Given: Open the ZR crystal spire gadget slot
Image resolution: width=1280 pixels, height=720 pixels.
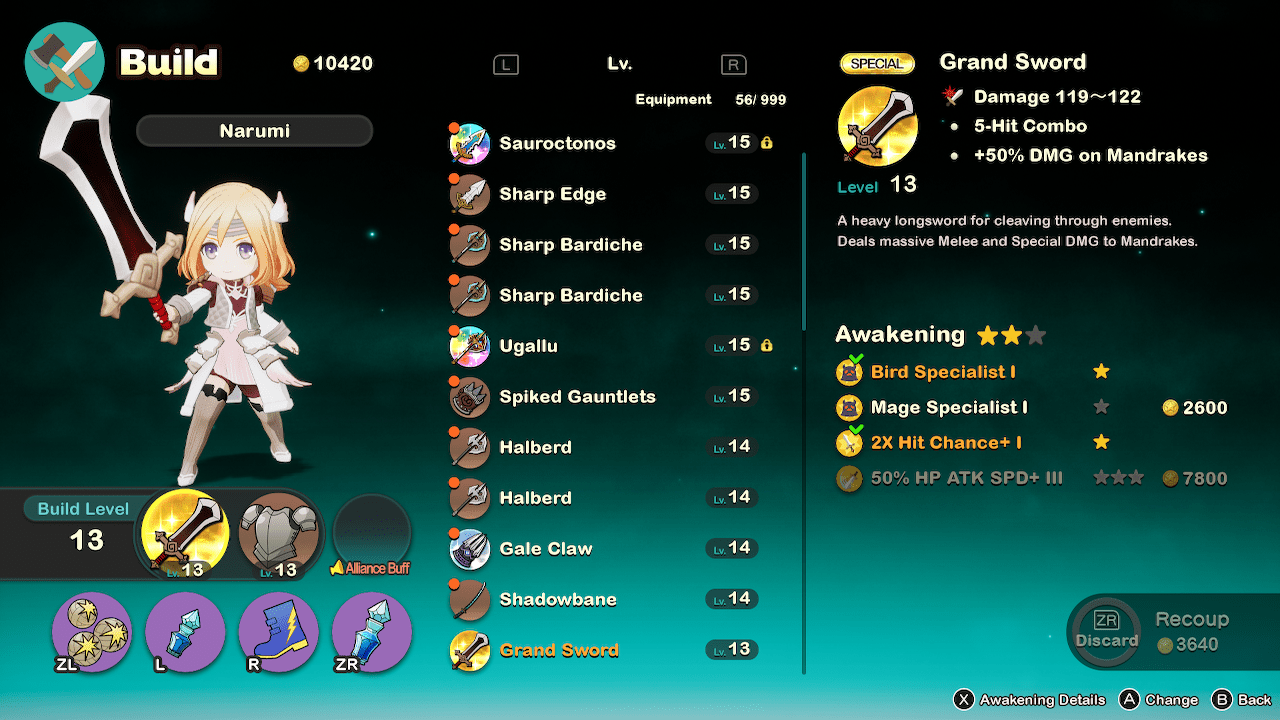Looking at the screenshot, I should (x=371, y=633).
